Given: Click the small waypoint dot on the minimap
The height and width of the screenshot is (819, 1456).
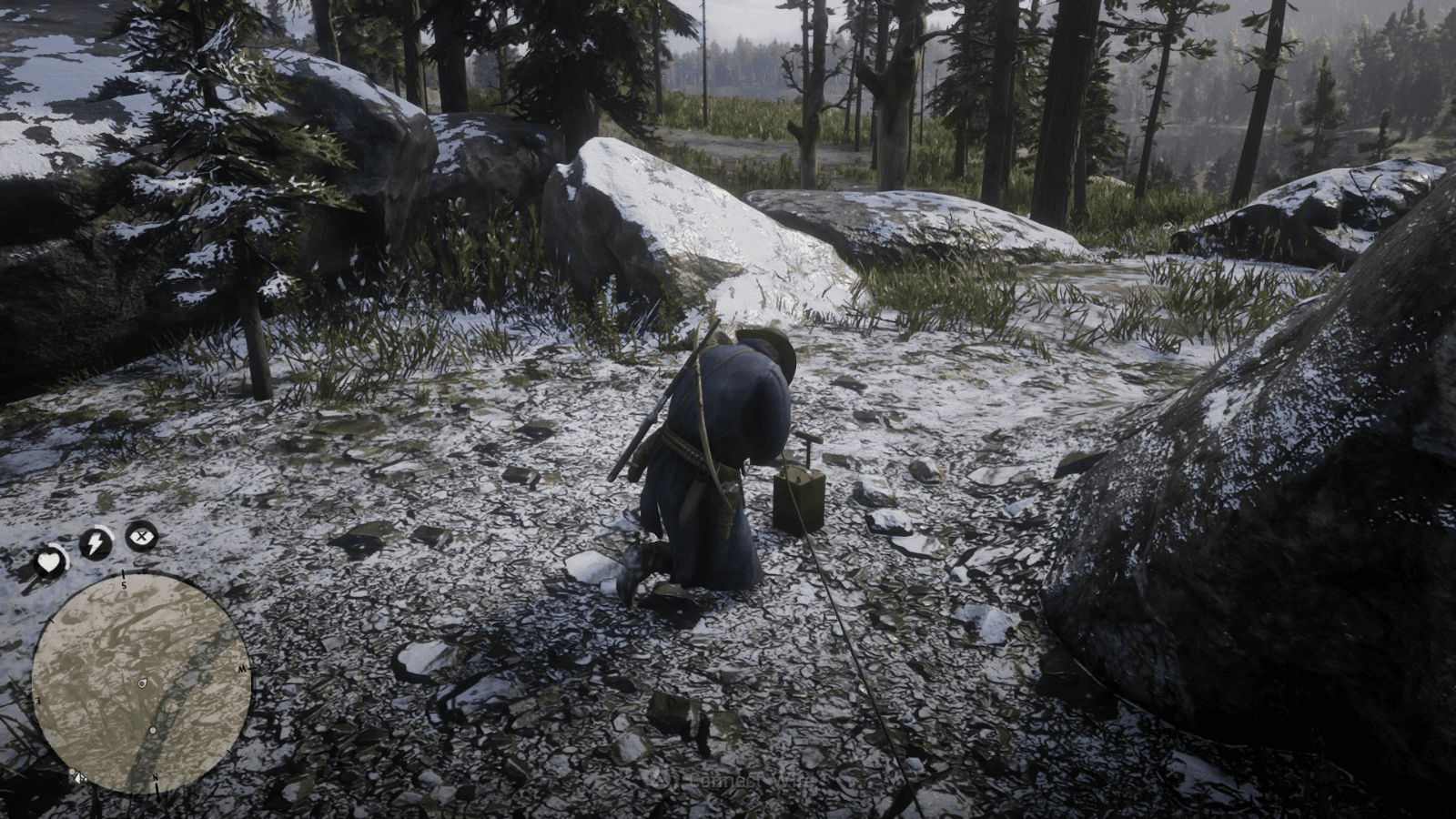Looking at the screenshot, I should point(152,731).
